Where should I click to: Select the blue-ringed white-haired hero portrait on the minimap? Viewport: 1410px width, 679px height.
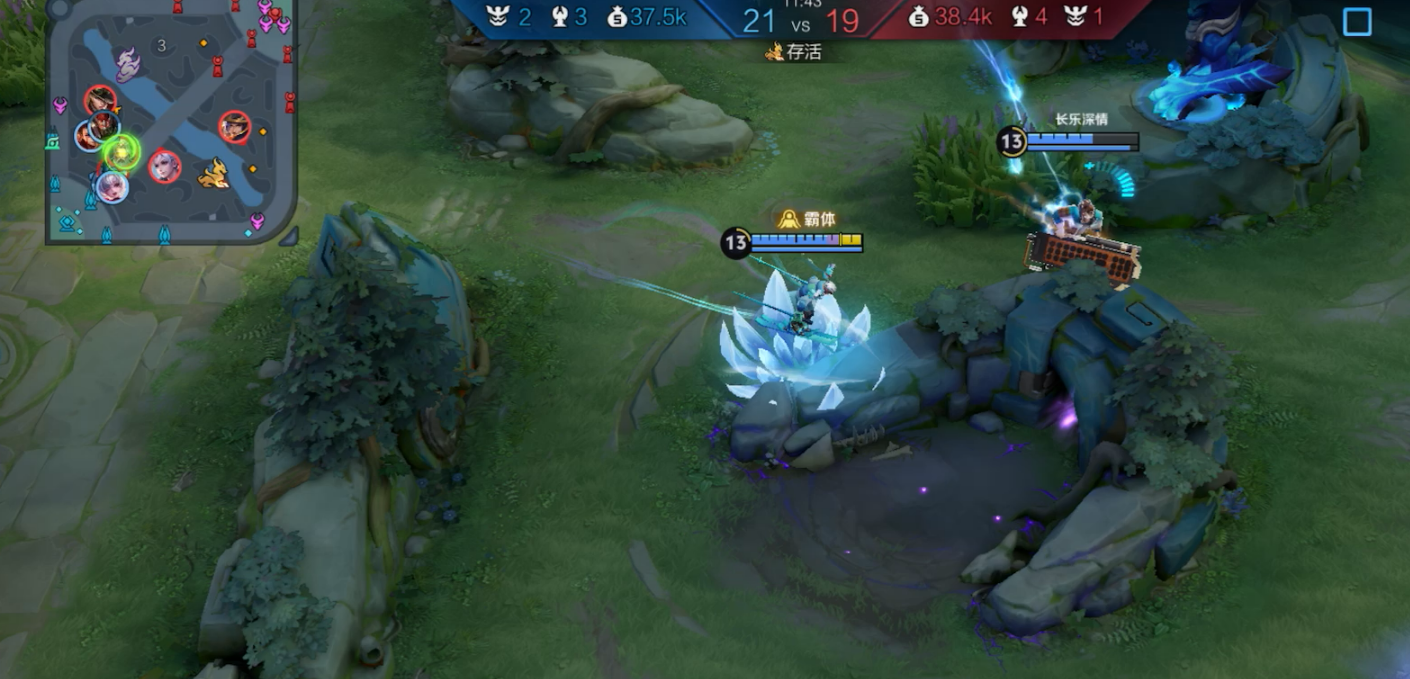112,186
